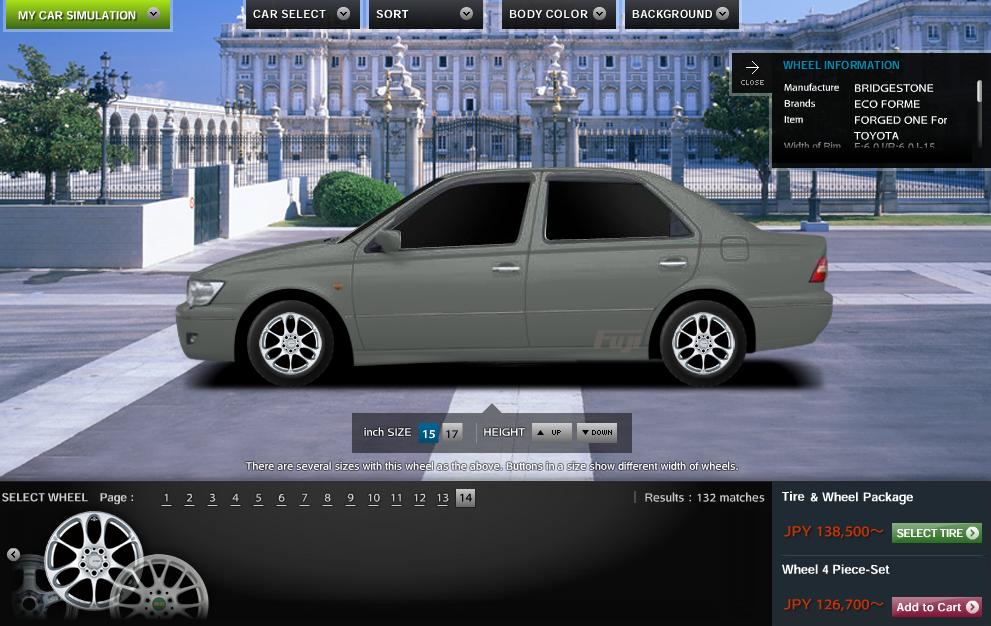Open the Body Color dropdown
The height and width of the screenshot is (626, 991).
(x=557, y=14)
